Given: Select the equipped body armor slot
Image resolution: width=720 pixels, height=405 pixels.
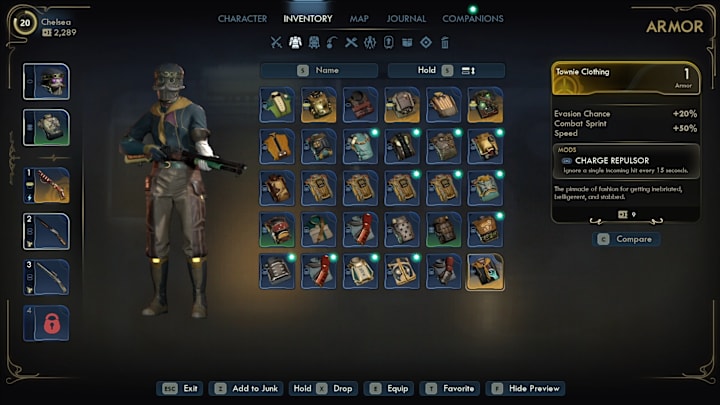Looking at the screenshot, I should [47, 128].
